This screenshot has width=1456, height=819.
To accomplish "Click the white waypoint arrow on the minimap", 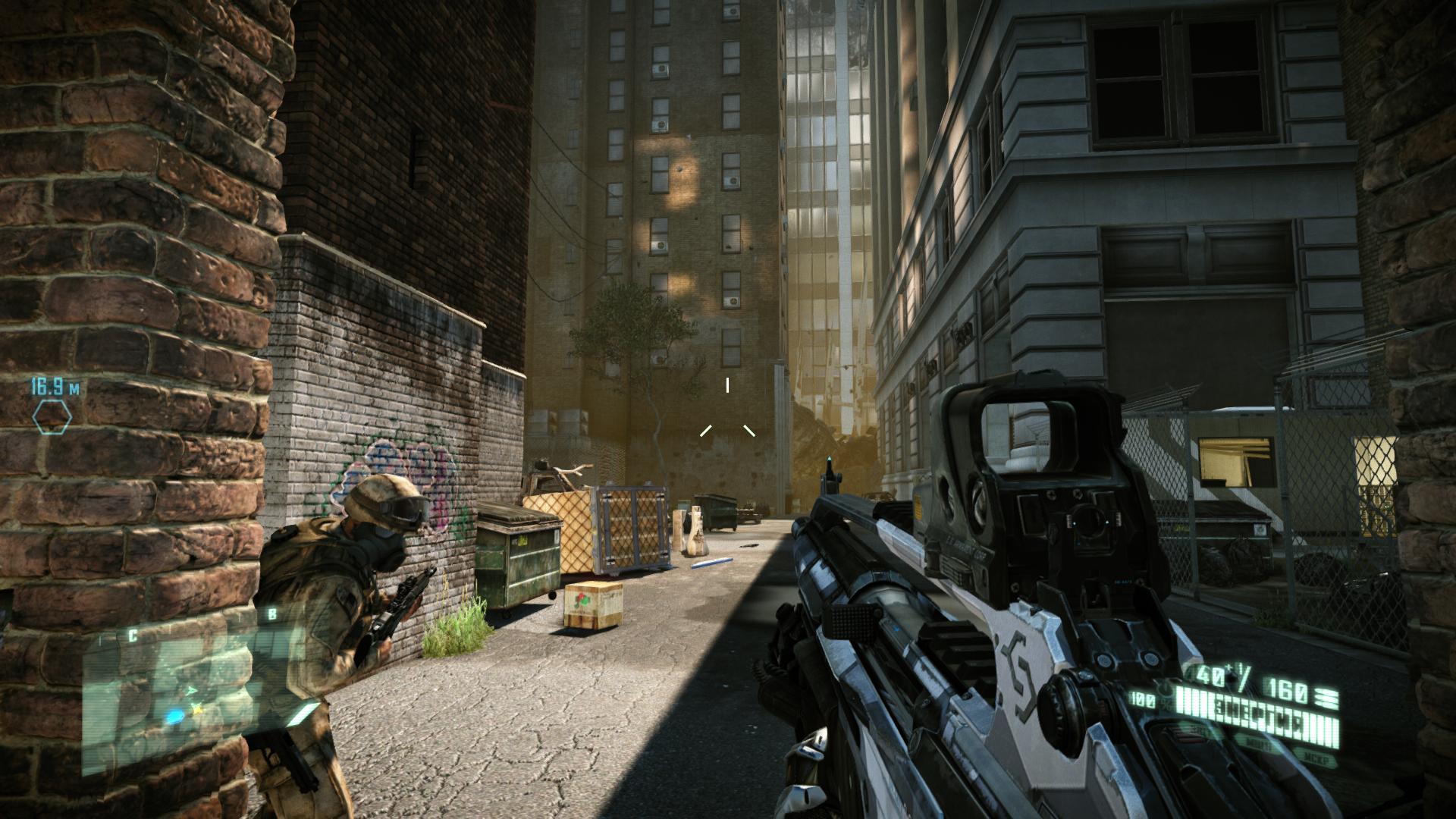I will click(192, 690).
